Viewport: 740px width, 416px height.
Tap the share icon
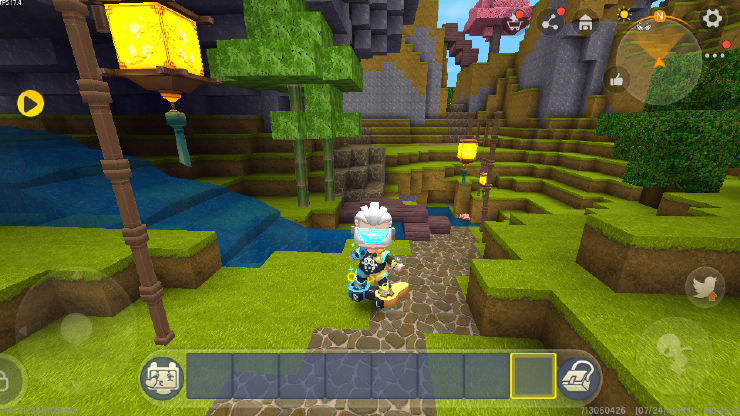[x=550, y=21]
